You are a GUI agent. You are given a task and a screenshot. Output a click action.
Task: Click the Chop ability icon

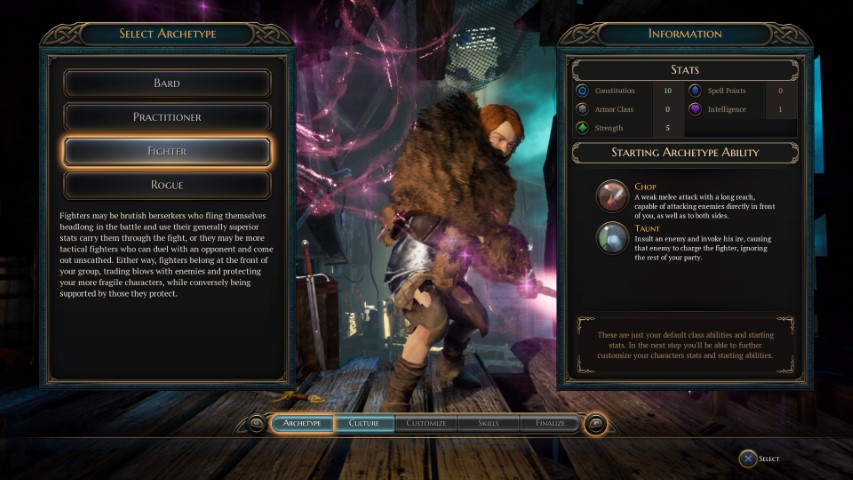[612, 196]
